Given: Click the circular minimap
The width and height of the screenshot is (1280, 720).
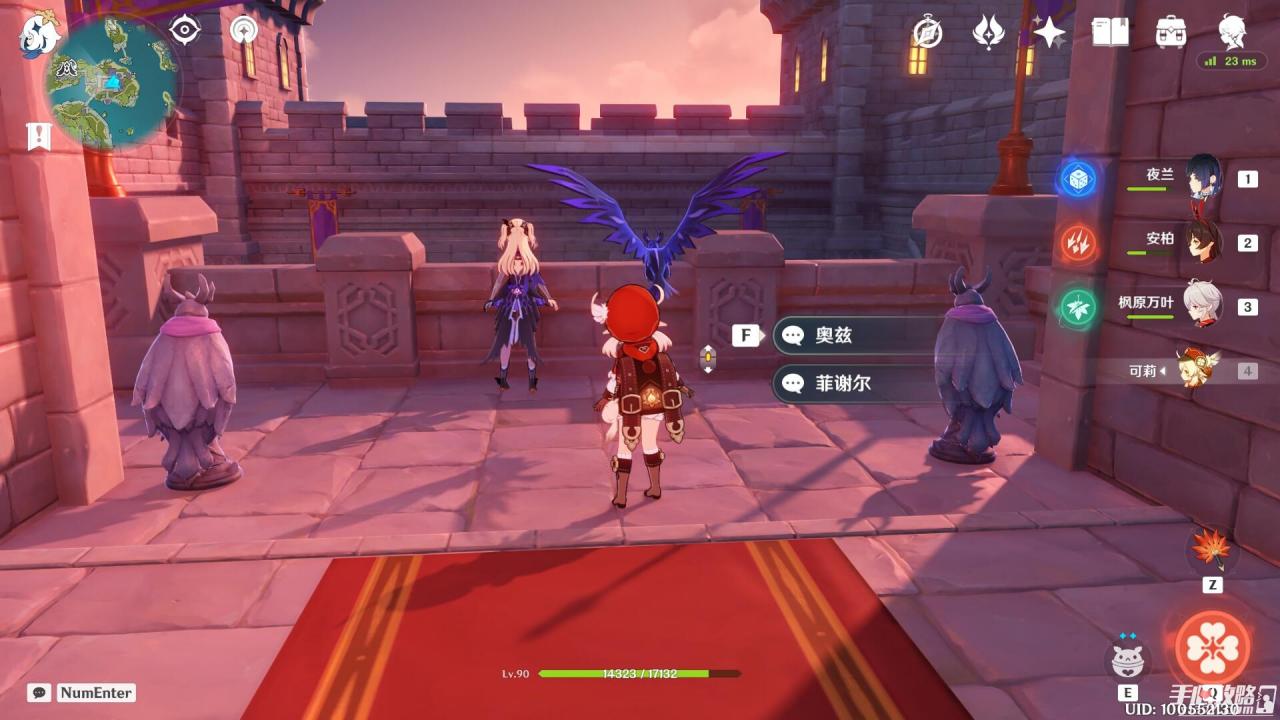Looking at the screenshot, I should pyautogui.click(x=112, y=80).
